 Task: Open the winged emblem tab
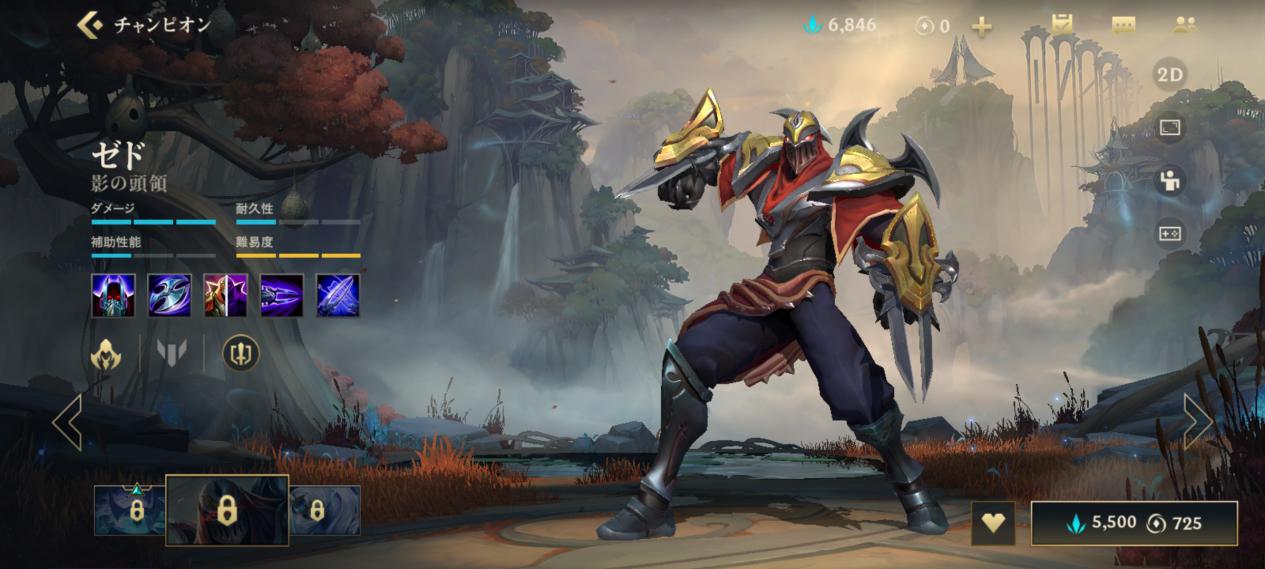point(172,353)
